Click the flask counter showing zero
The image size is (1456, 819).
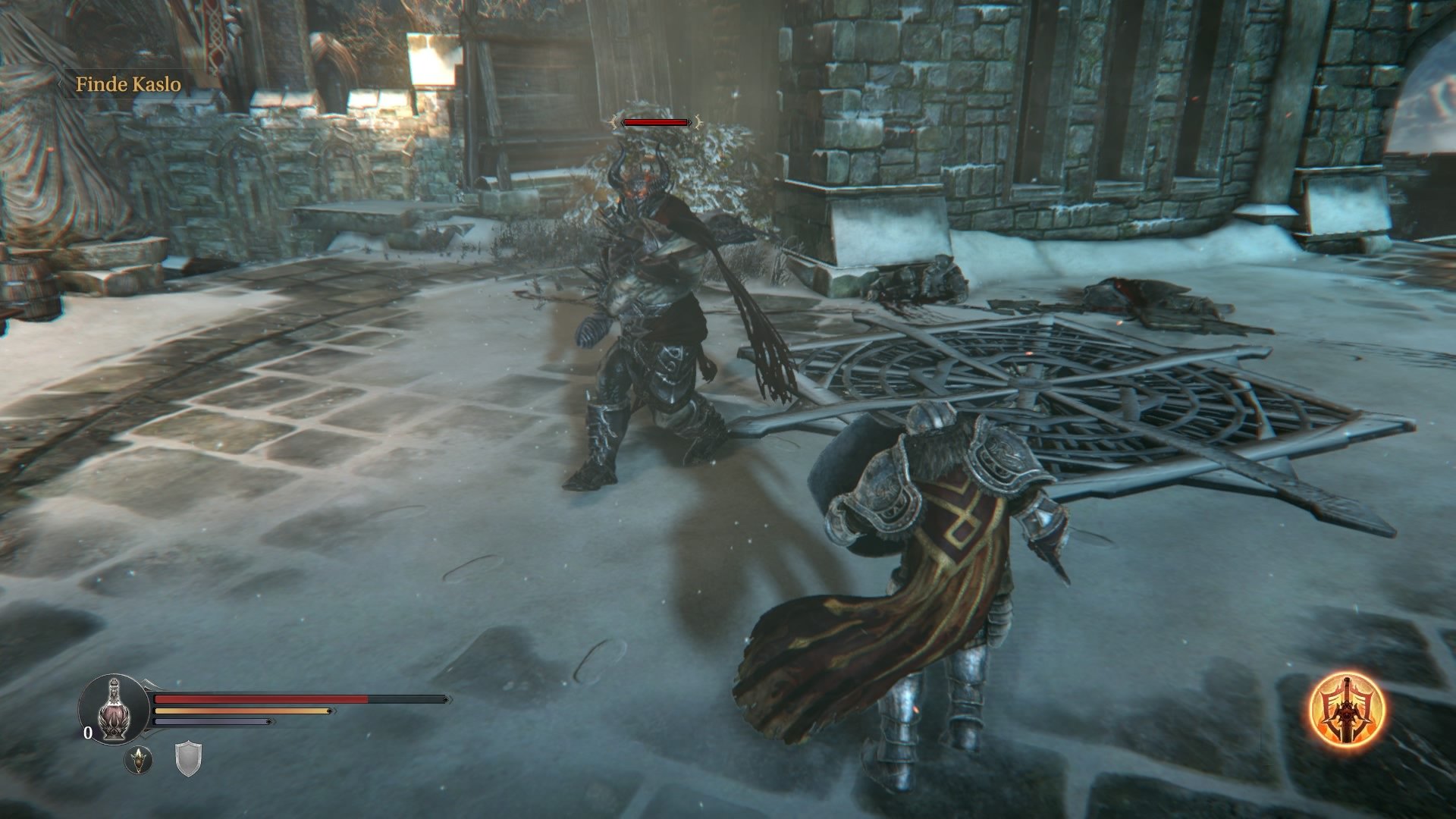tap(88, 733)
